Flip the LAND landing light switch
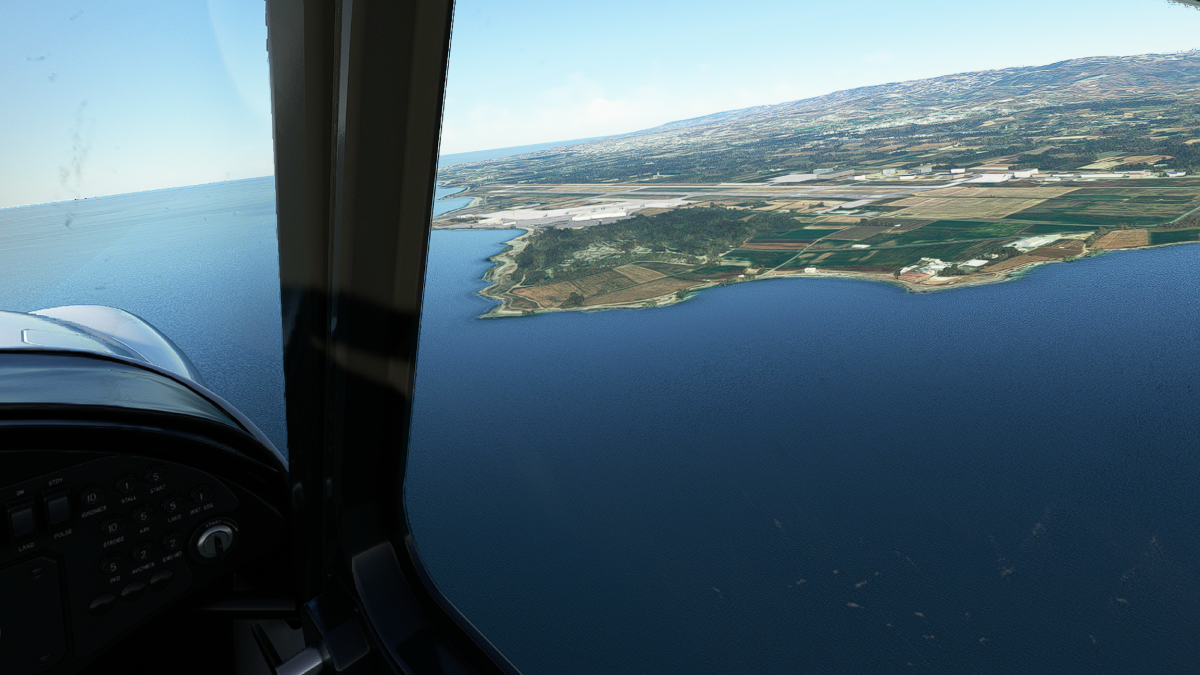The image size is (1200, 675). pyautogui.click(x=22, y=520)
